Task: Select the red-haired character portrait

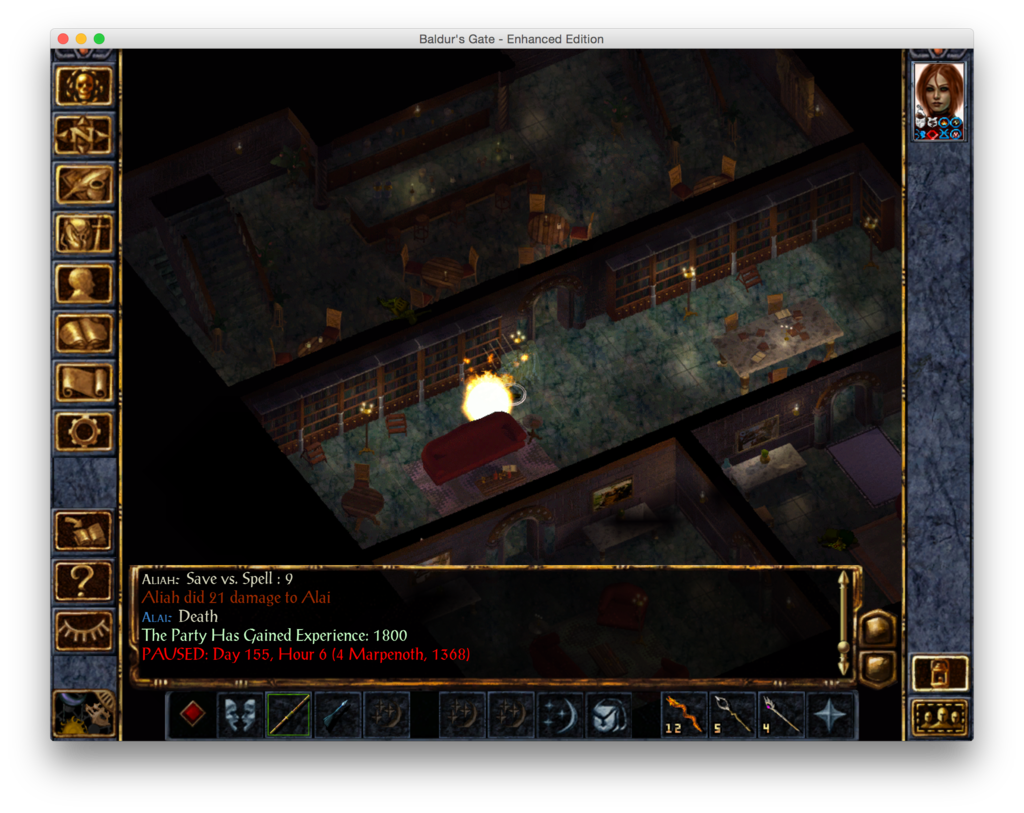Action: (x=939, y=93)
